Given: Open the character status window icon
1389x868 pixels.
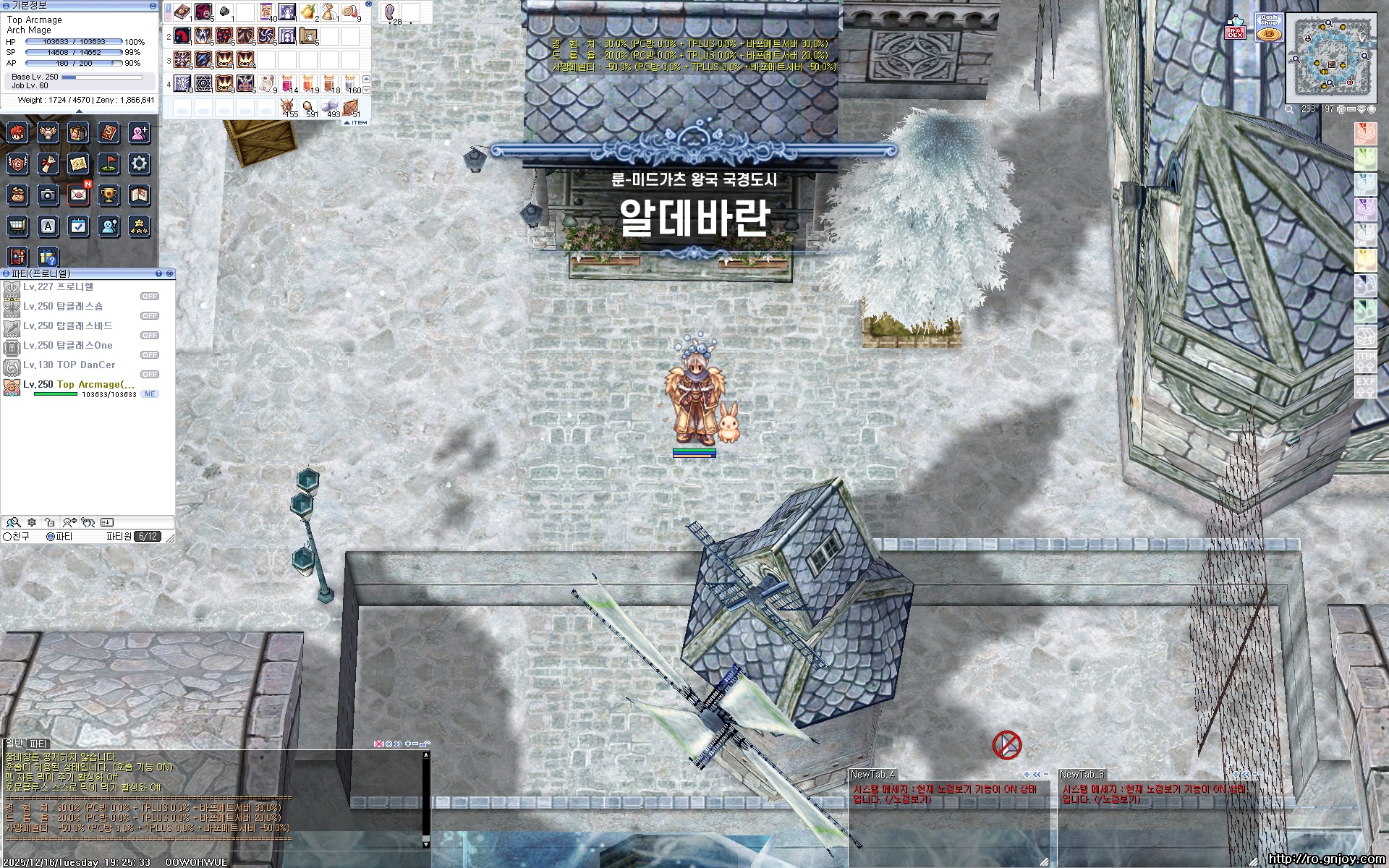Looking at the screenshot, I should pyautogui.click(x=16, y=133).
